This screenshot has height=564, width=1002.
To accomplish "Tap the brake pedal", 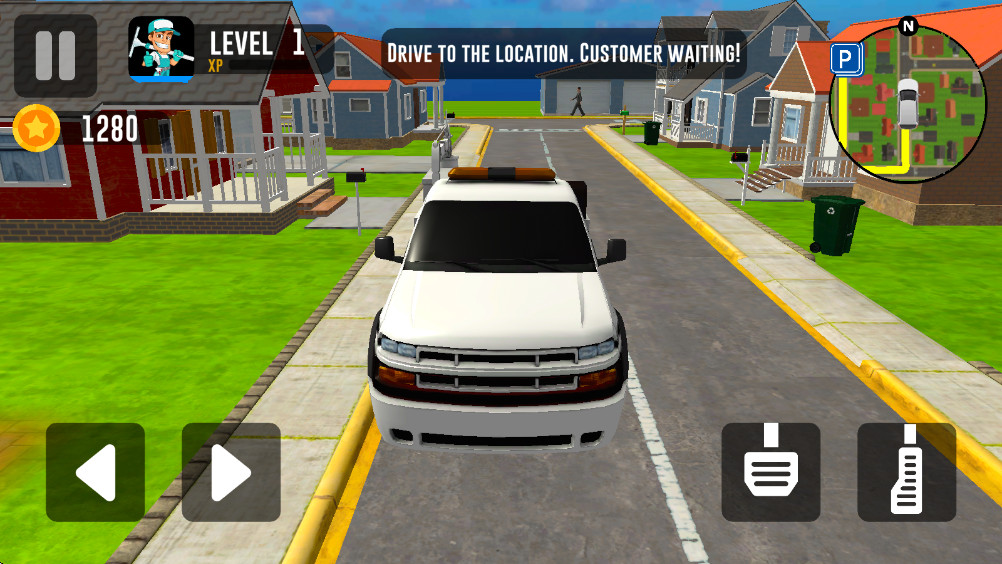I will [x=771, y=472].
